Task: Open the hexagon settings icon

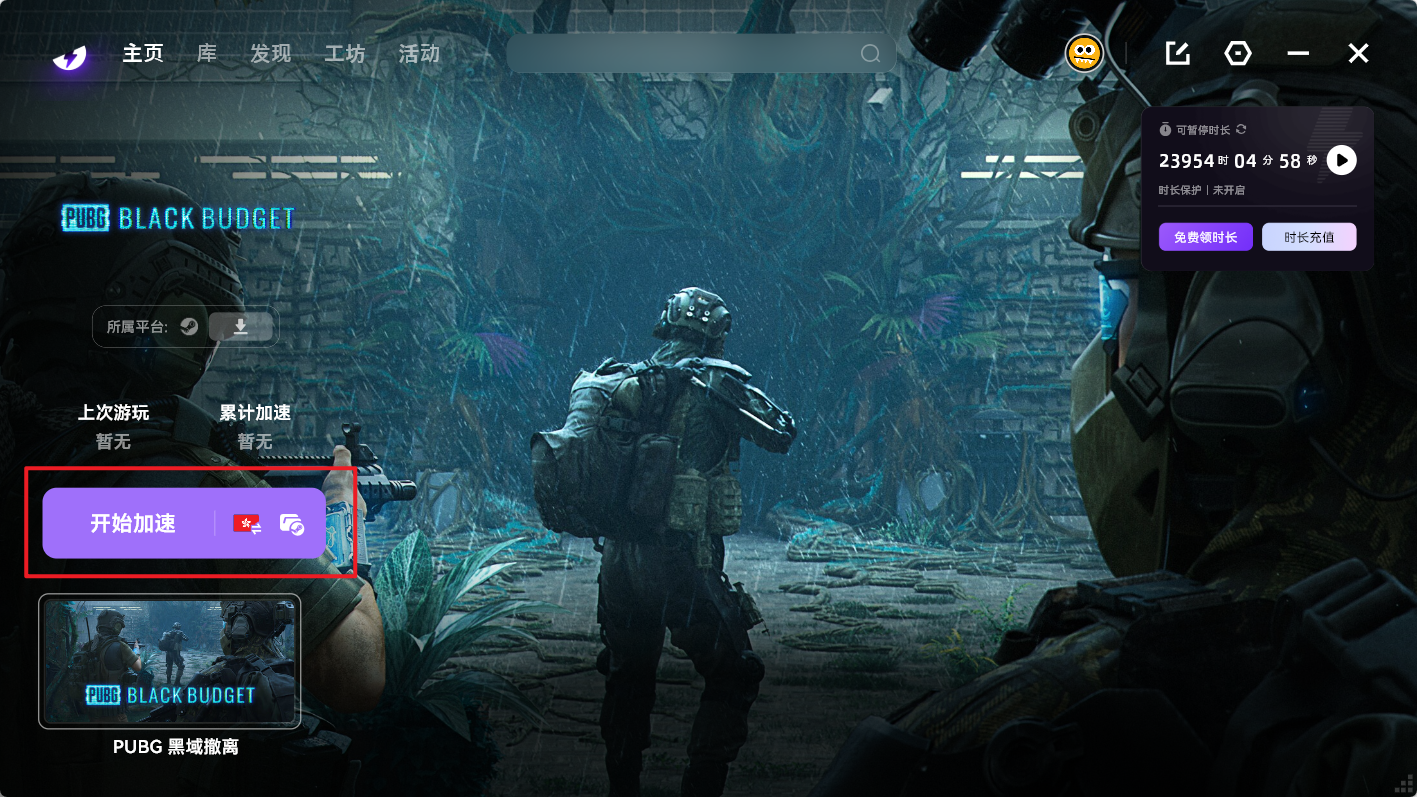Action: pos(1238,53)
